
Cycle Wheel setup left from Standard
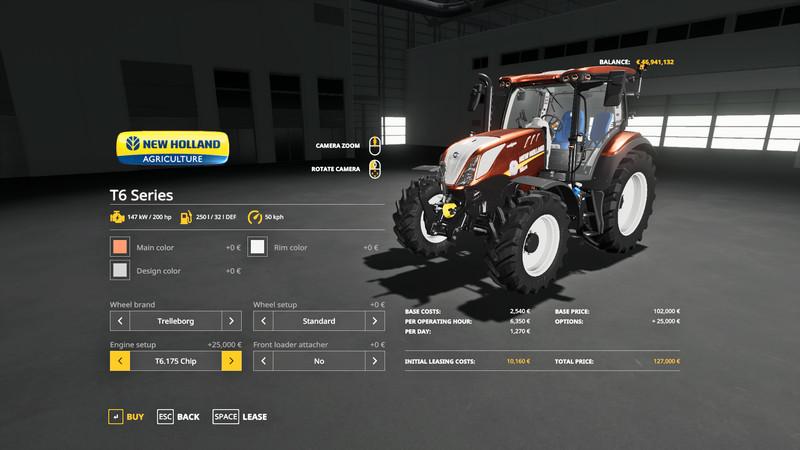tap(264, 321)
